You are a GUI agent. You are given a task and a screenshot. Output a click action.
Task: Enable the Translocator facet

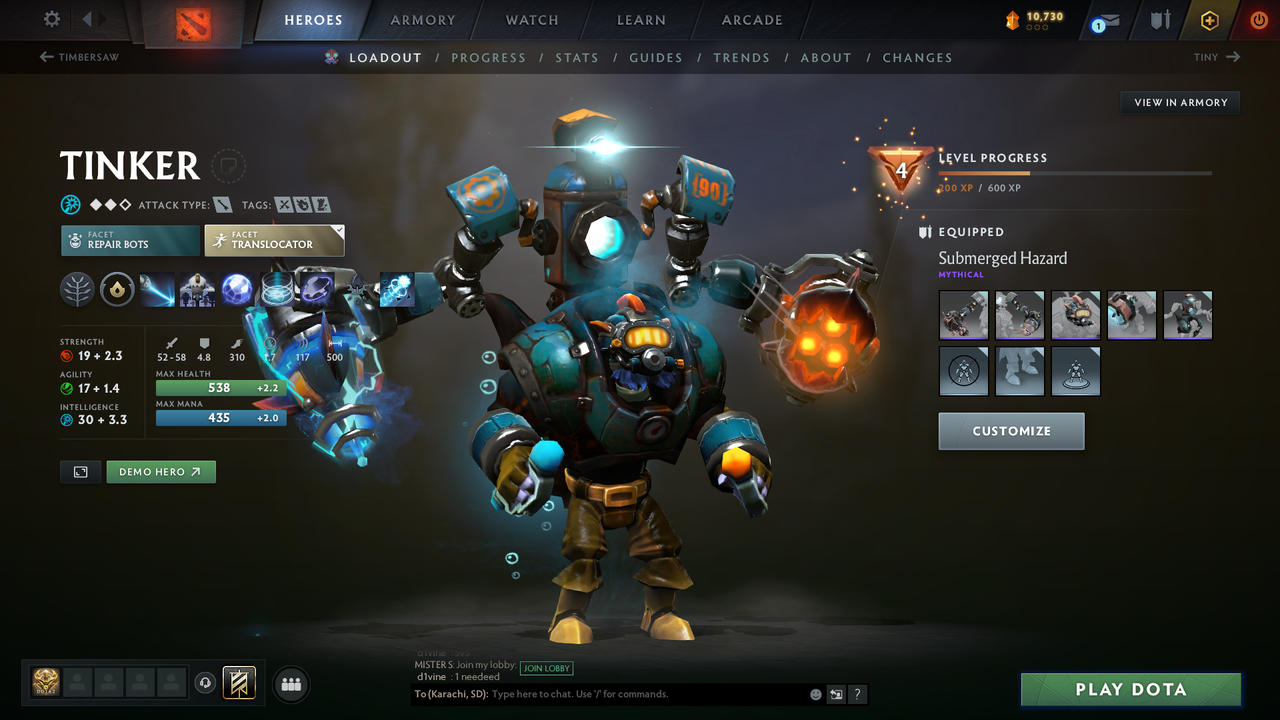(x=274, y=240)
